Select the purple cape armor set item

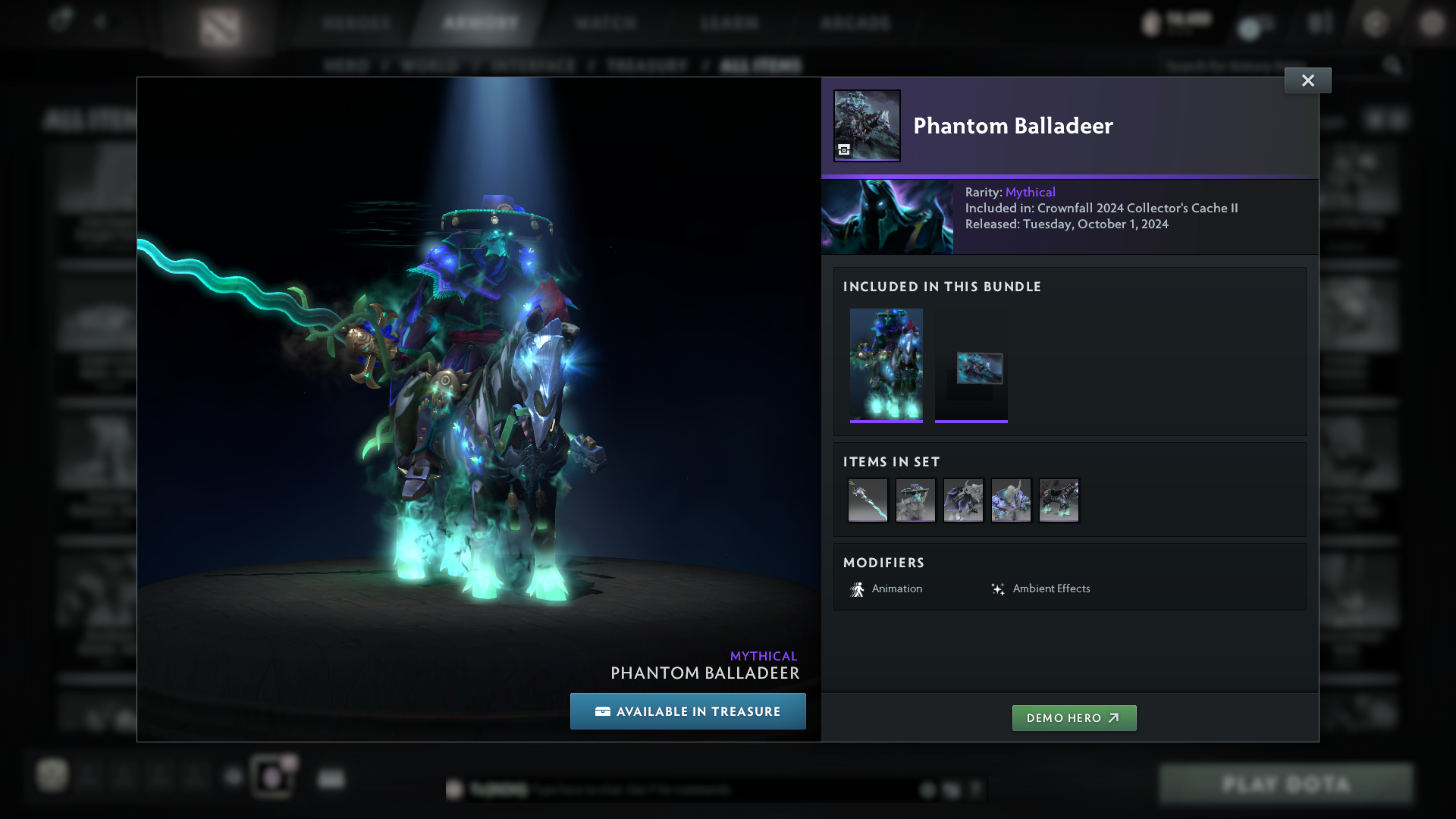coord(963,500)
